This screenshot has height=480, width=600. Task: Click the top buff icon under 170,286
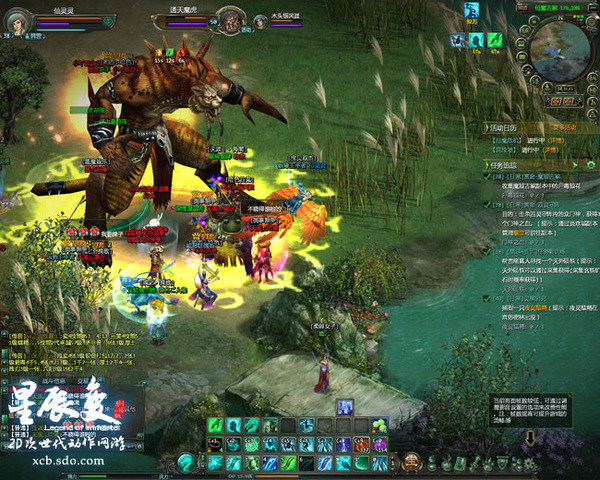point(473,10)
